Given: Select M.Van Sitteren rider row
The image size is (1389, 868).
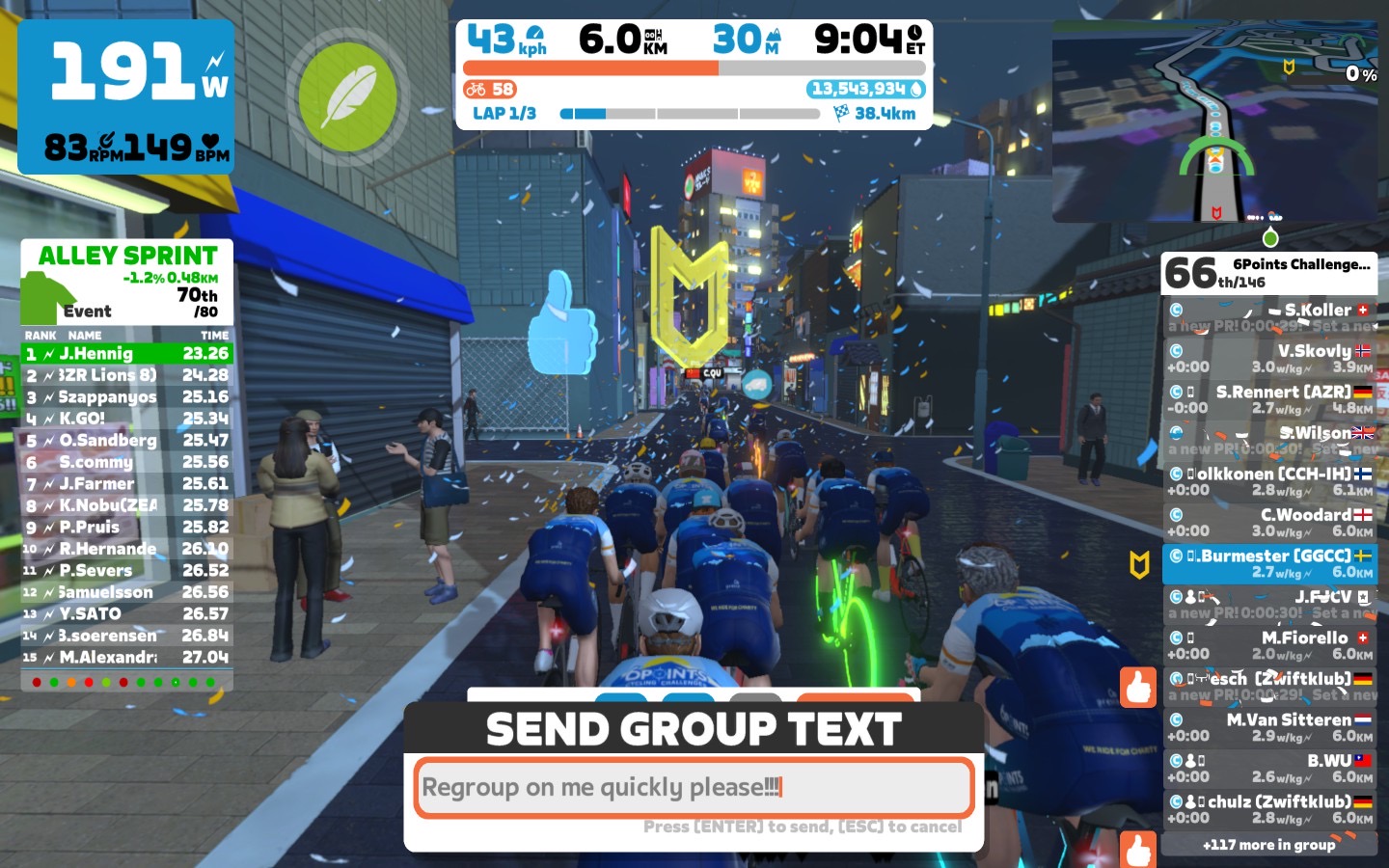Looking at the screenshot, I should coord(1269,727).
